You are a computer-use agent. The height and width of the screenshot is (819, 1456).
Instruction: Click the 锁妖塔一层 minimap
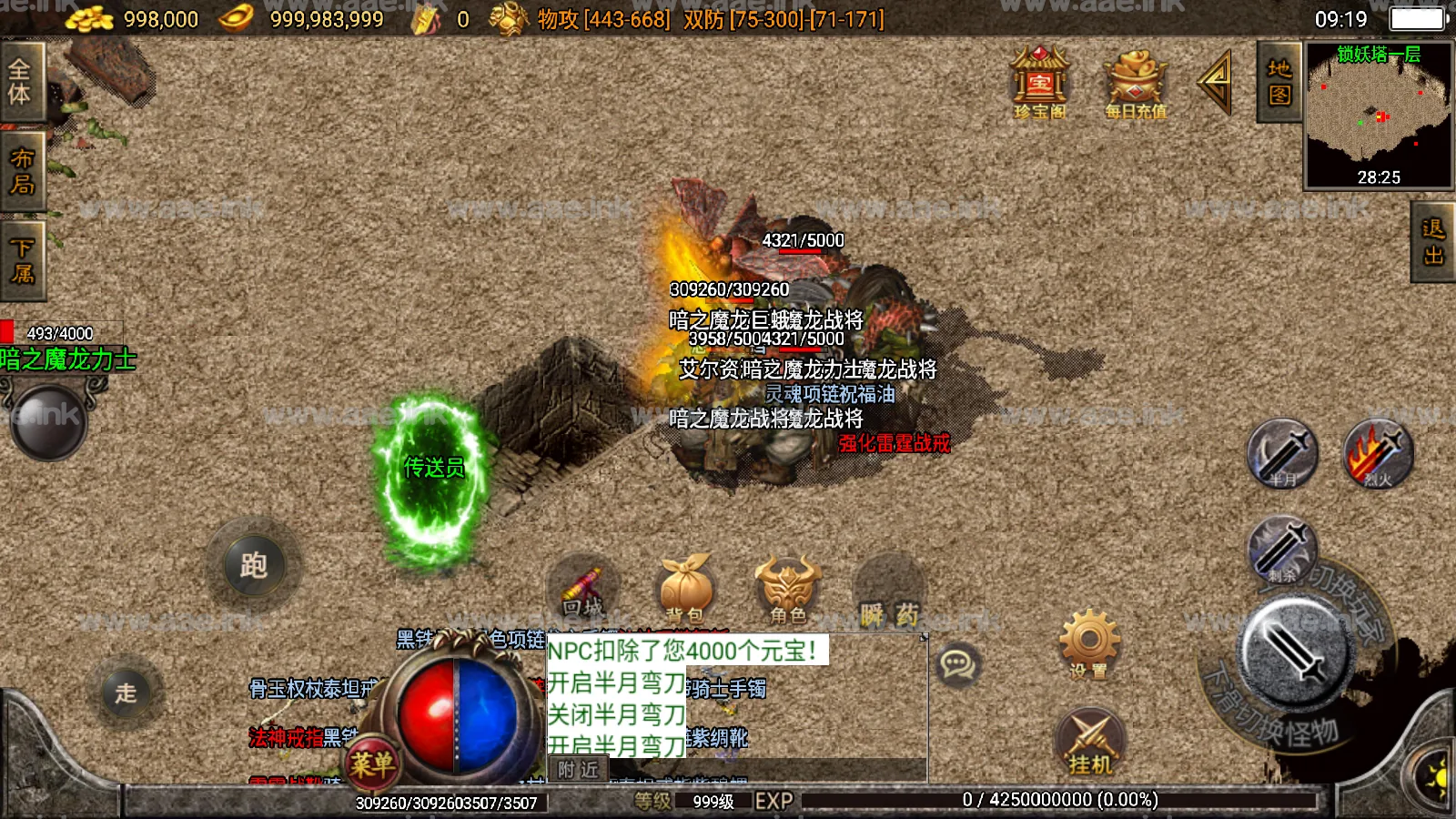1379,115
